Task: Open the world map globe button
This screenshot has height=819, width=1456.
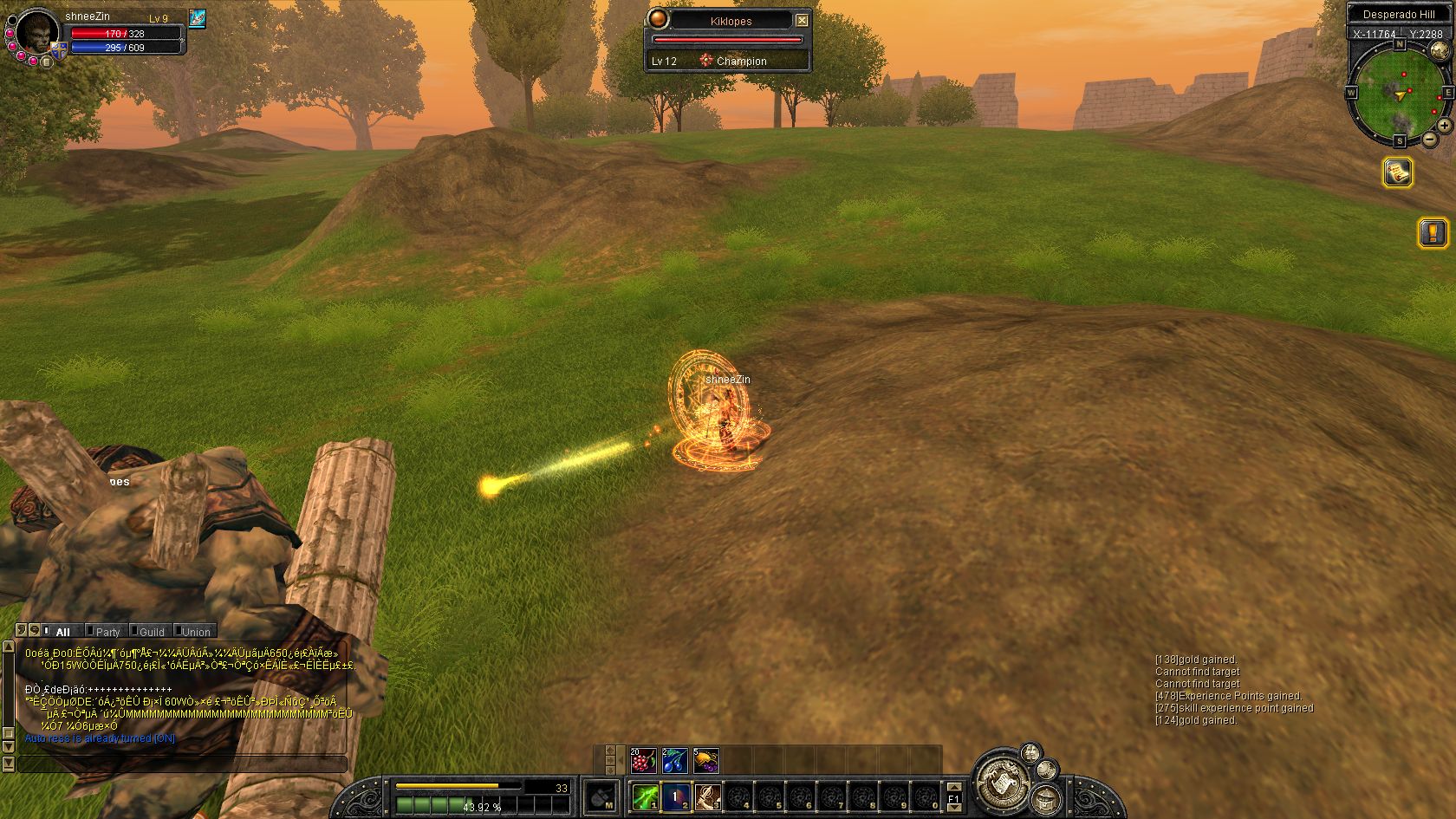Action: coord(1046,798)
